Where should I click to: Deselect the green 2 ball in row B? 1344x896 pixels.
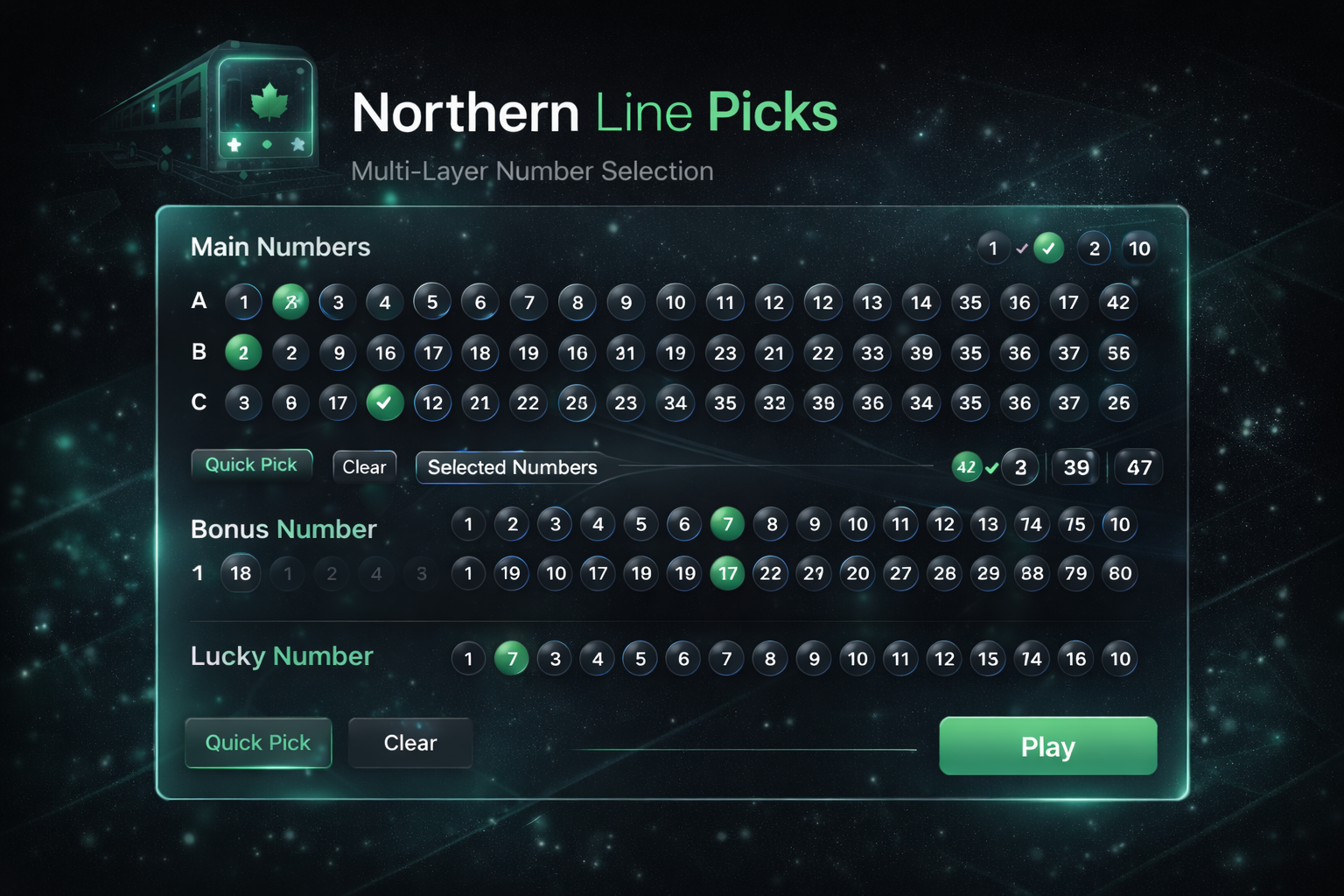coord(243,353)
